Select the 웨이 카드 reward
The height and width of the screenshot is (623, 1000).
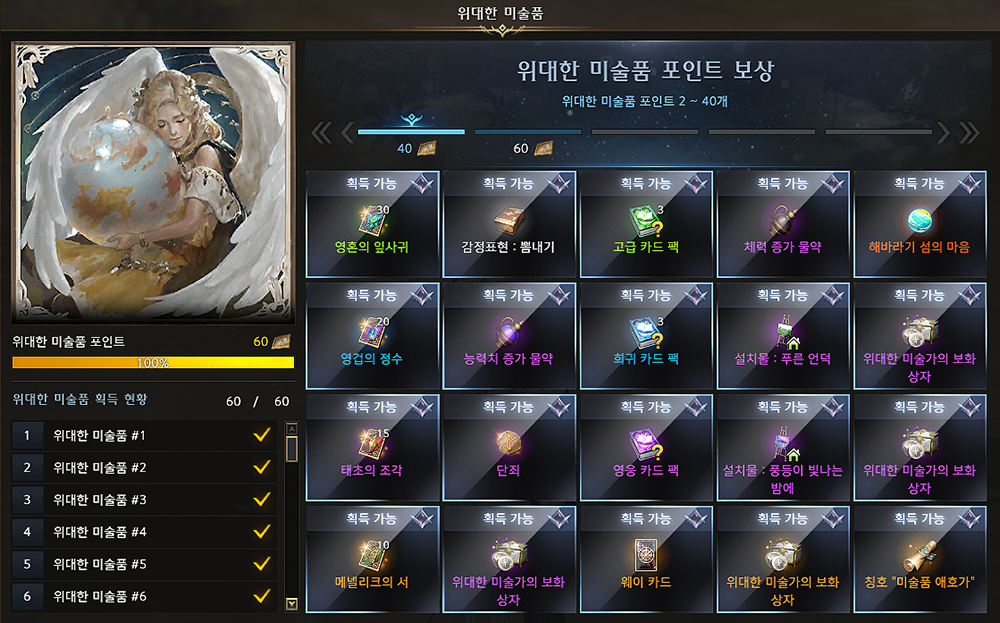pos(645,560)
